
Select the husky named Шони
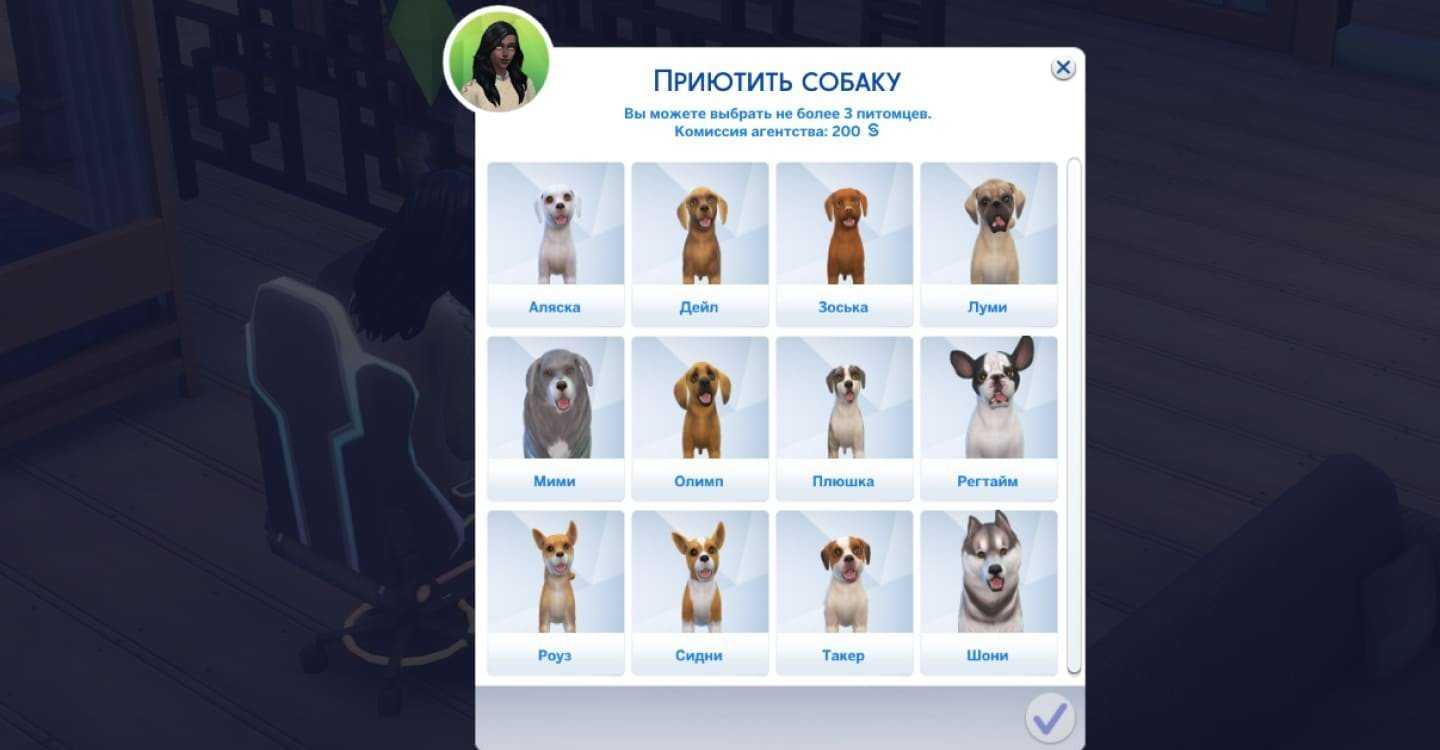tap(988, 591)
